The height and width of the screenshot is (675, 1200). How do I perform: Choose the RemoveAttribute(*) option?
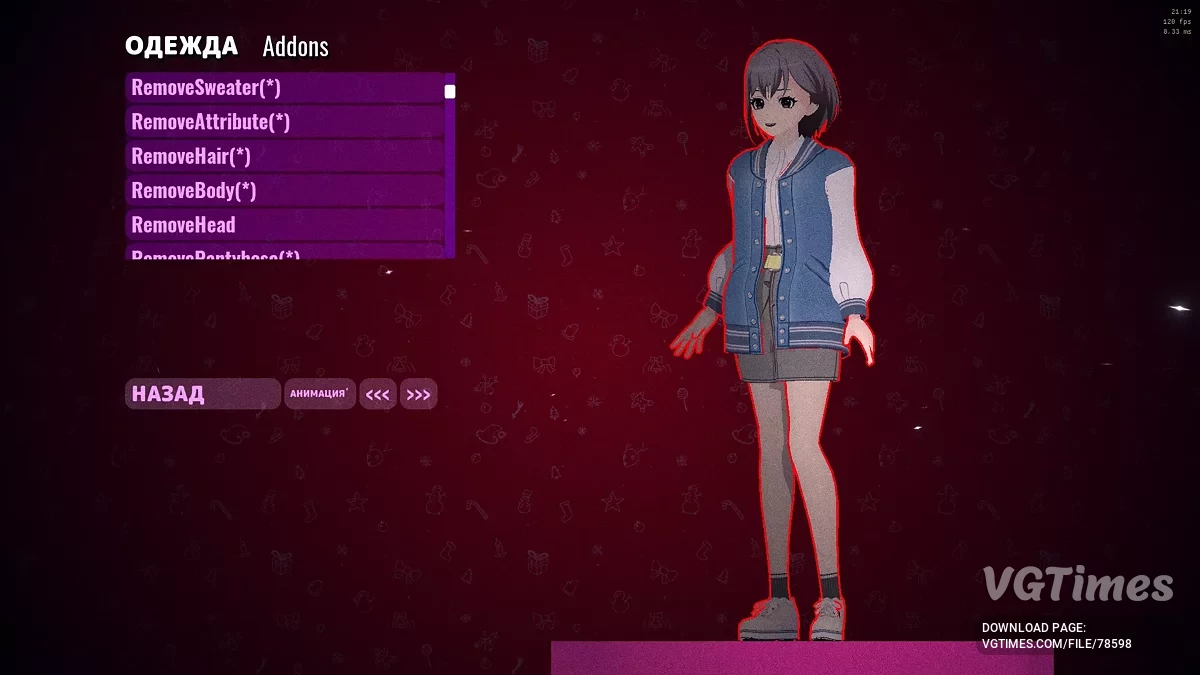(x=285, y=122)
